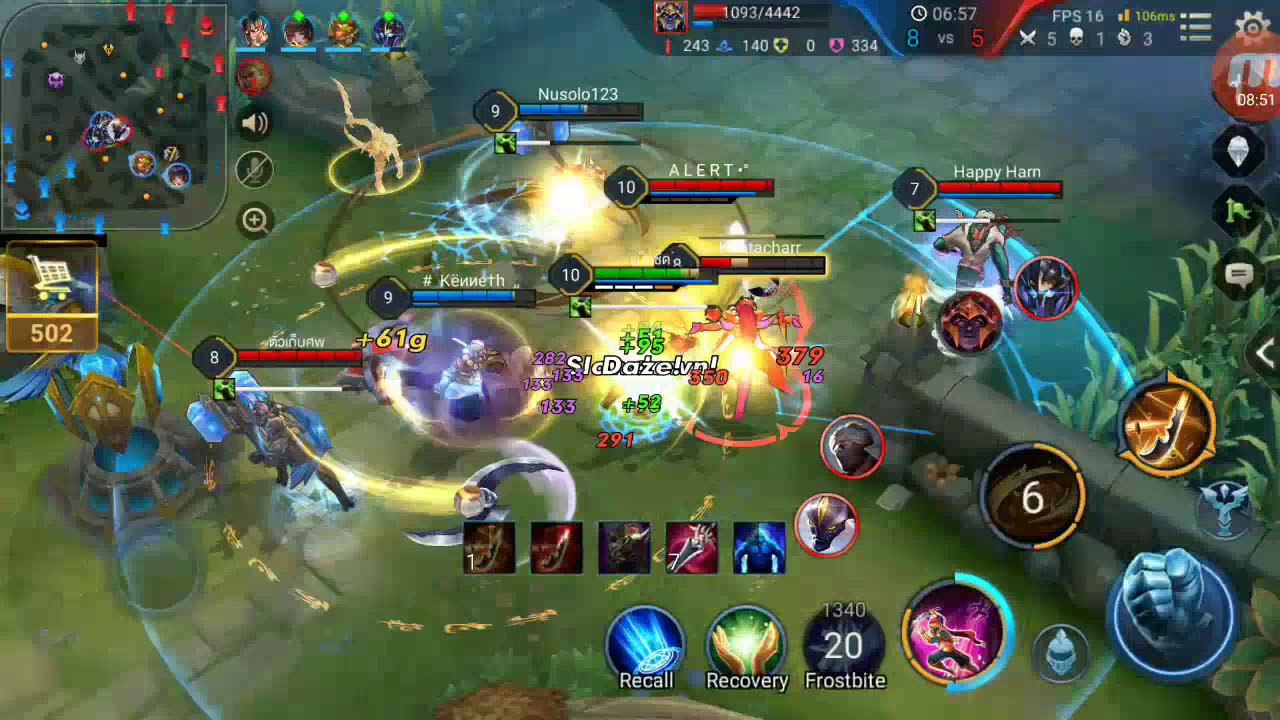Screen dimensions: 1280x720
Task: Use the Recovery heal spell
Action: (x=746, y=647)
